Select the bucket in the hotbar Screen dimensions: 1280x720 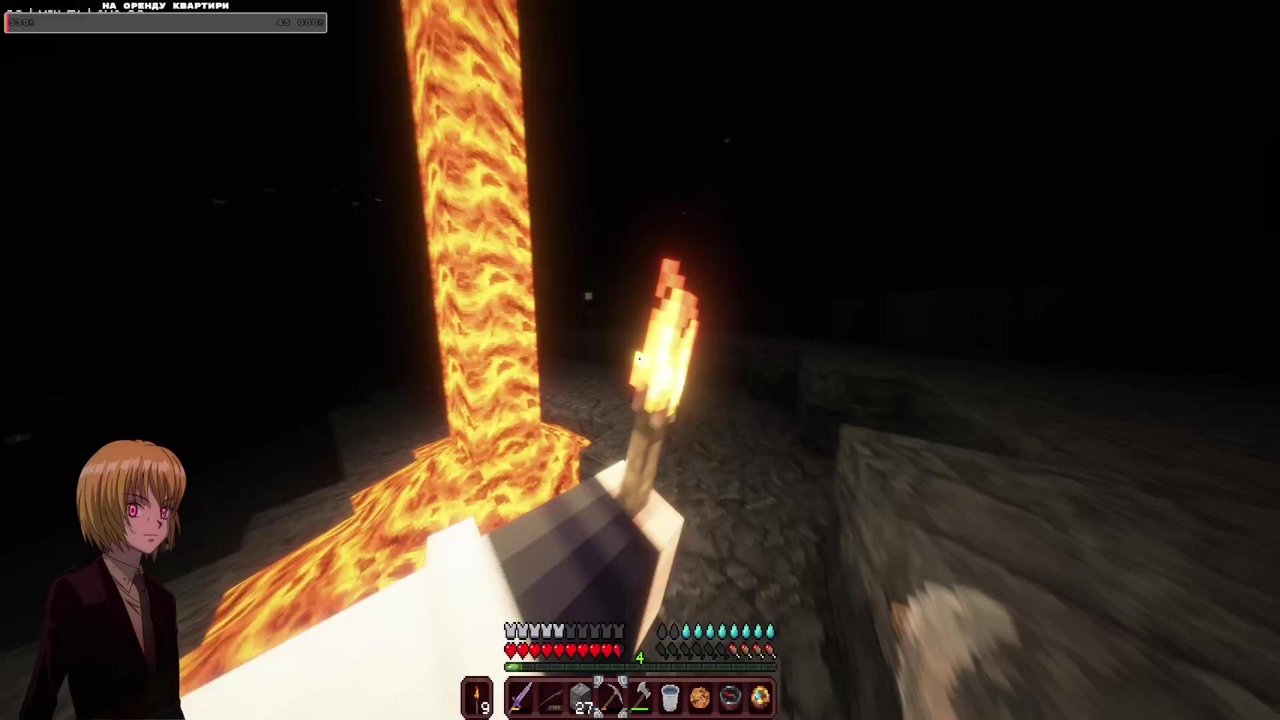click(670, 697)
